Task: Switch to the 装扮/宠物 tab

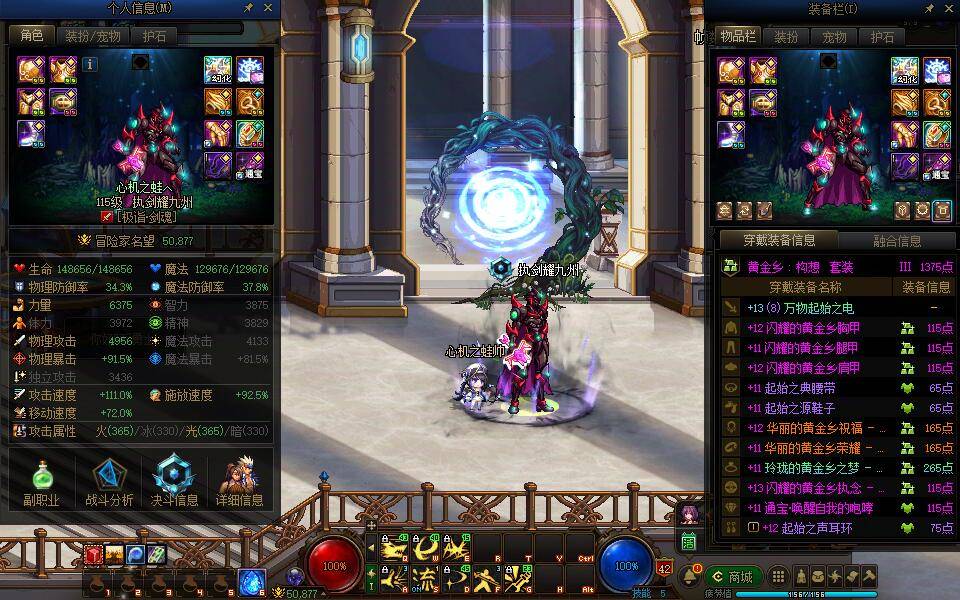Action: (x=93, y=36)
